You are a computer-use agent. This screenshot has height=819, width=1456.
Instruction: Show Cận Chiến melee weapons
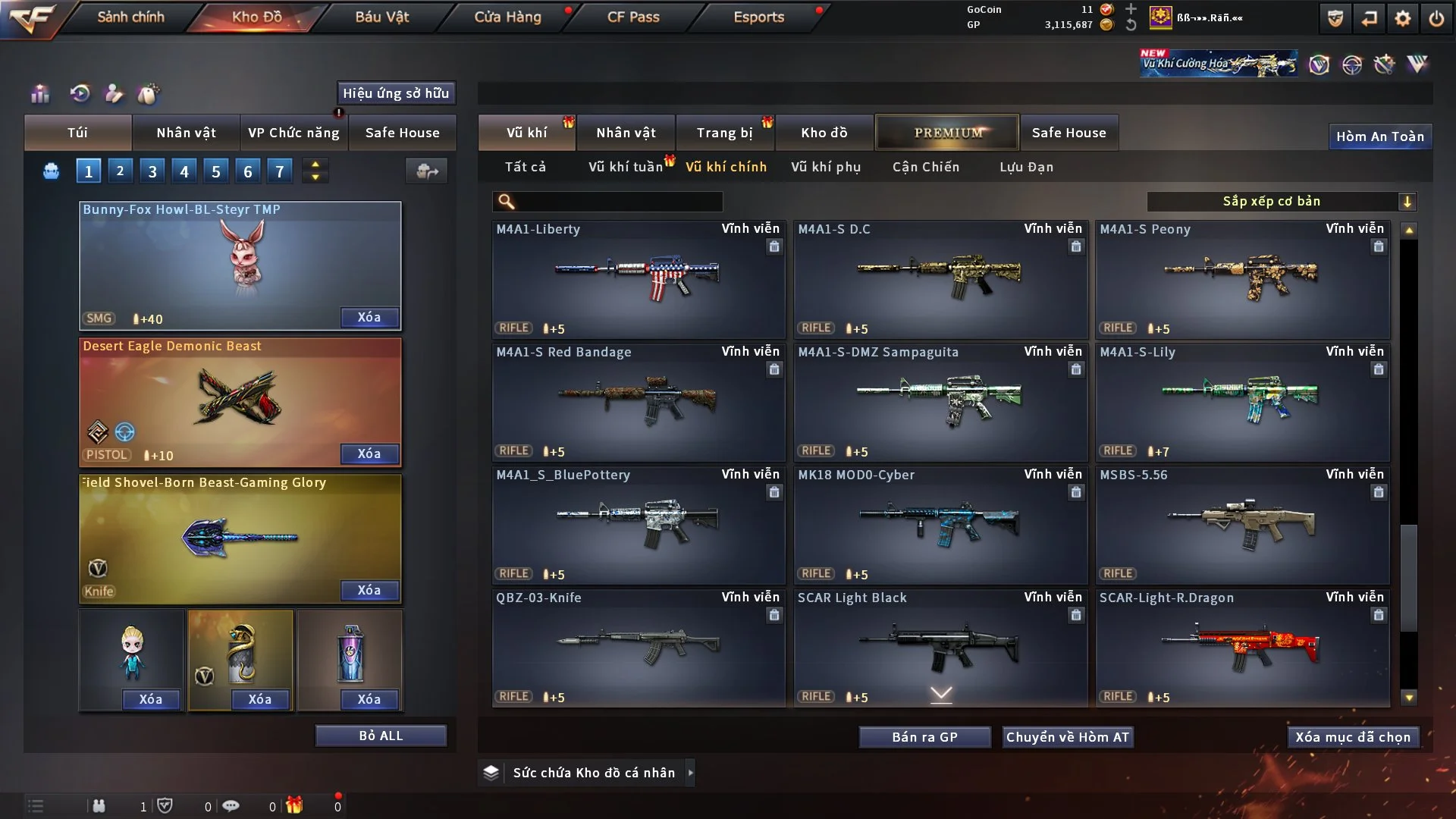tap(926, 167)
